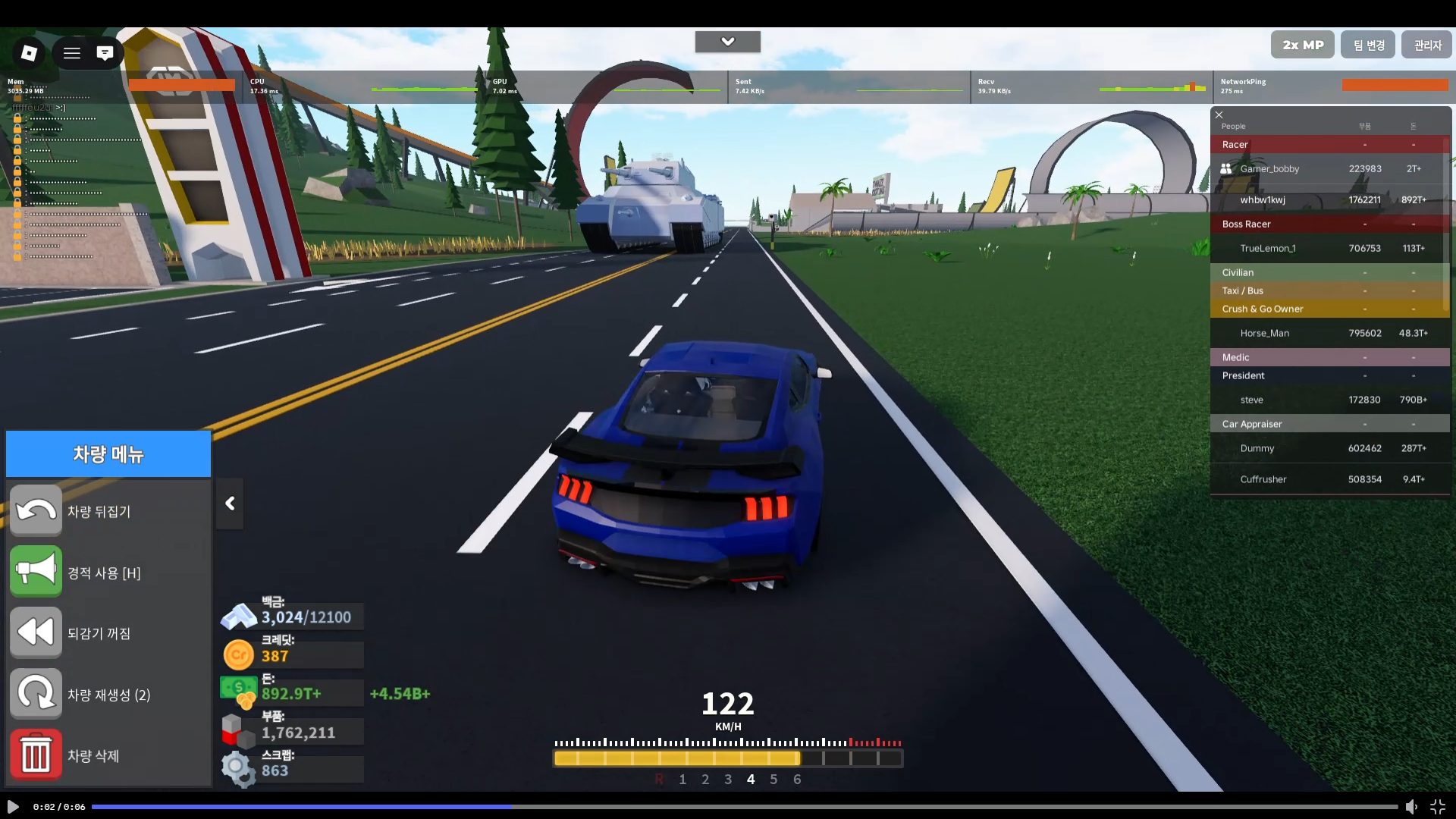1456x819 pixels.
Task: Collapse the vehicle menu side arrow
Action: coord(230,504)
